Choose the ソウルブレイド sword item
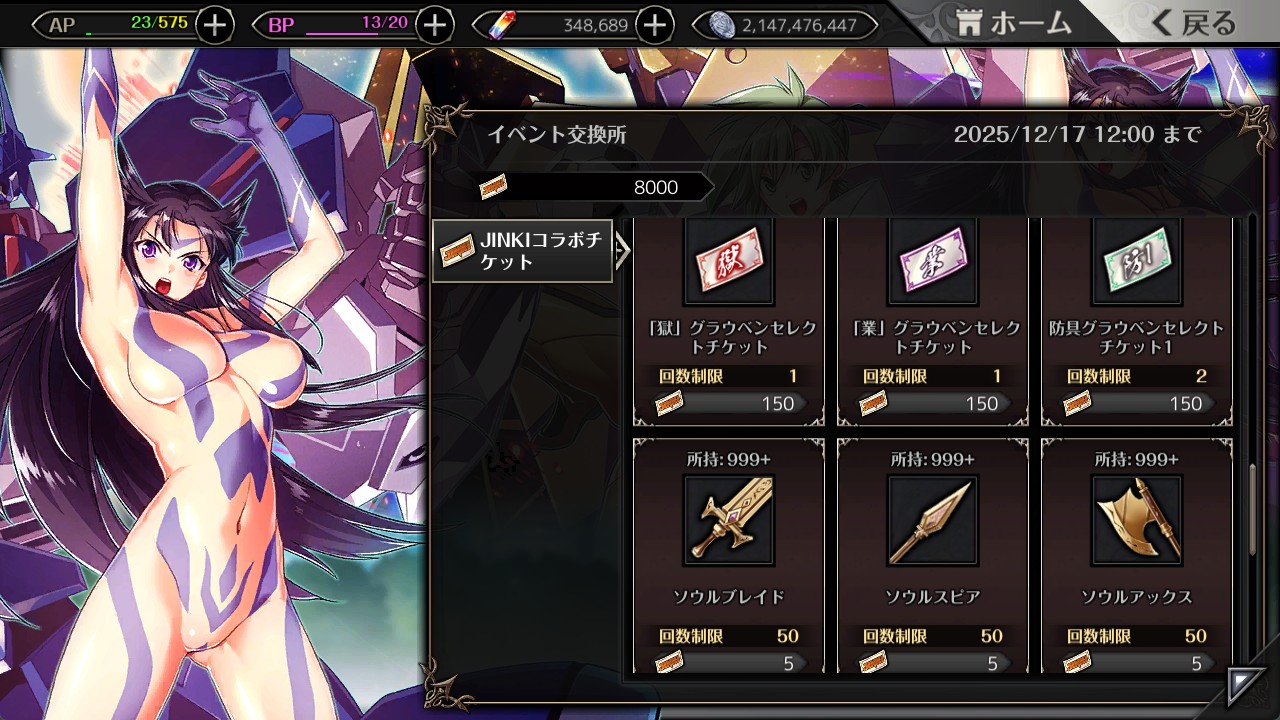Screen dimensions: 1280x720 click(729, 555)
